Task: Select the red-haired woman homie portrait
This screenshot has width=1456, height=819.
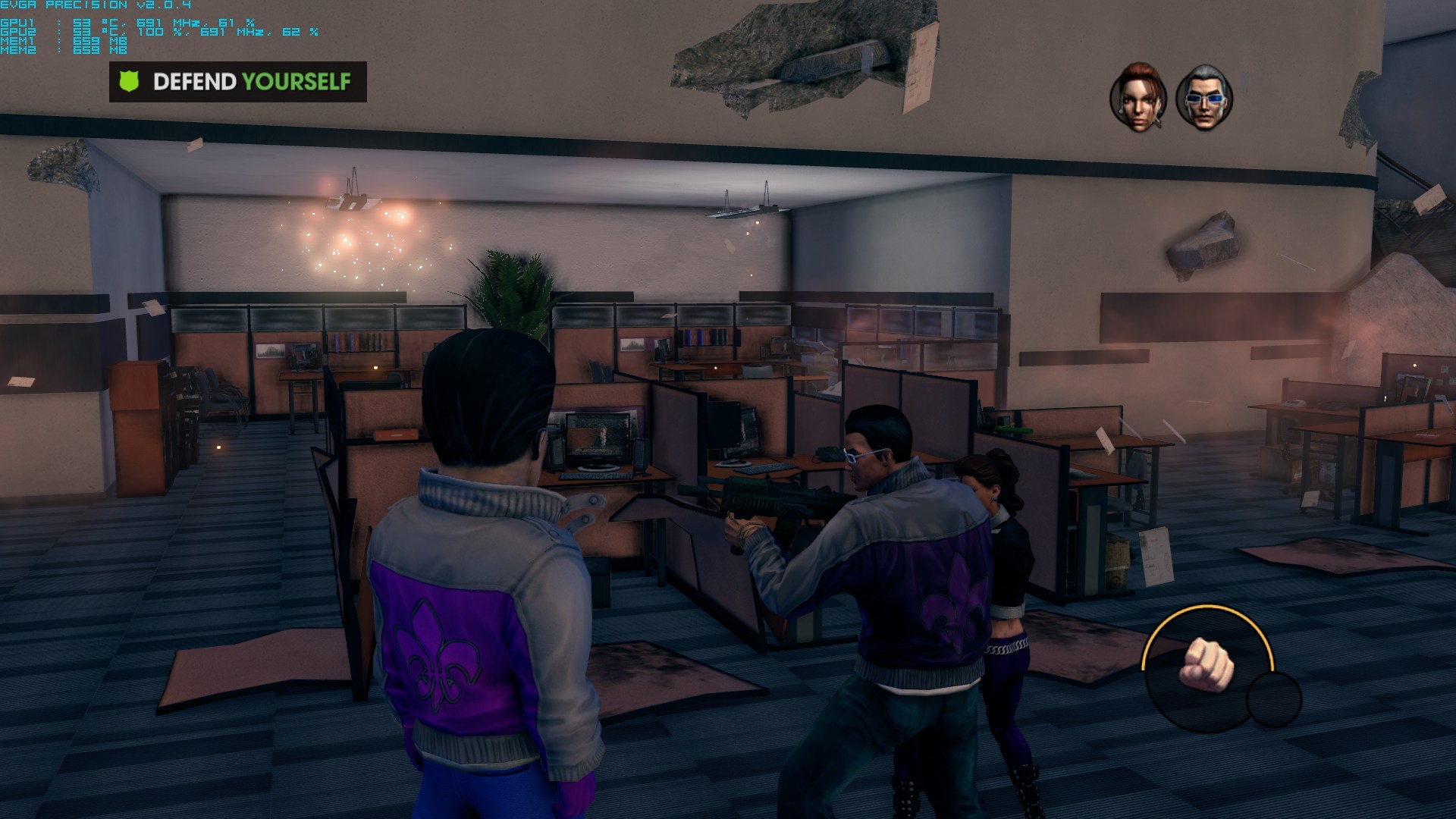Action: (x=1137, y=97)
